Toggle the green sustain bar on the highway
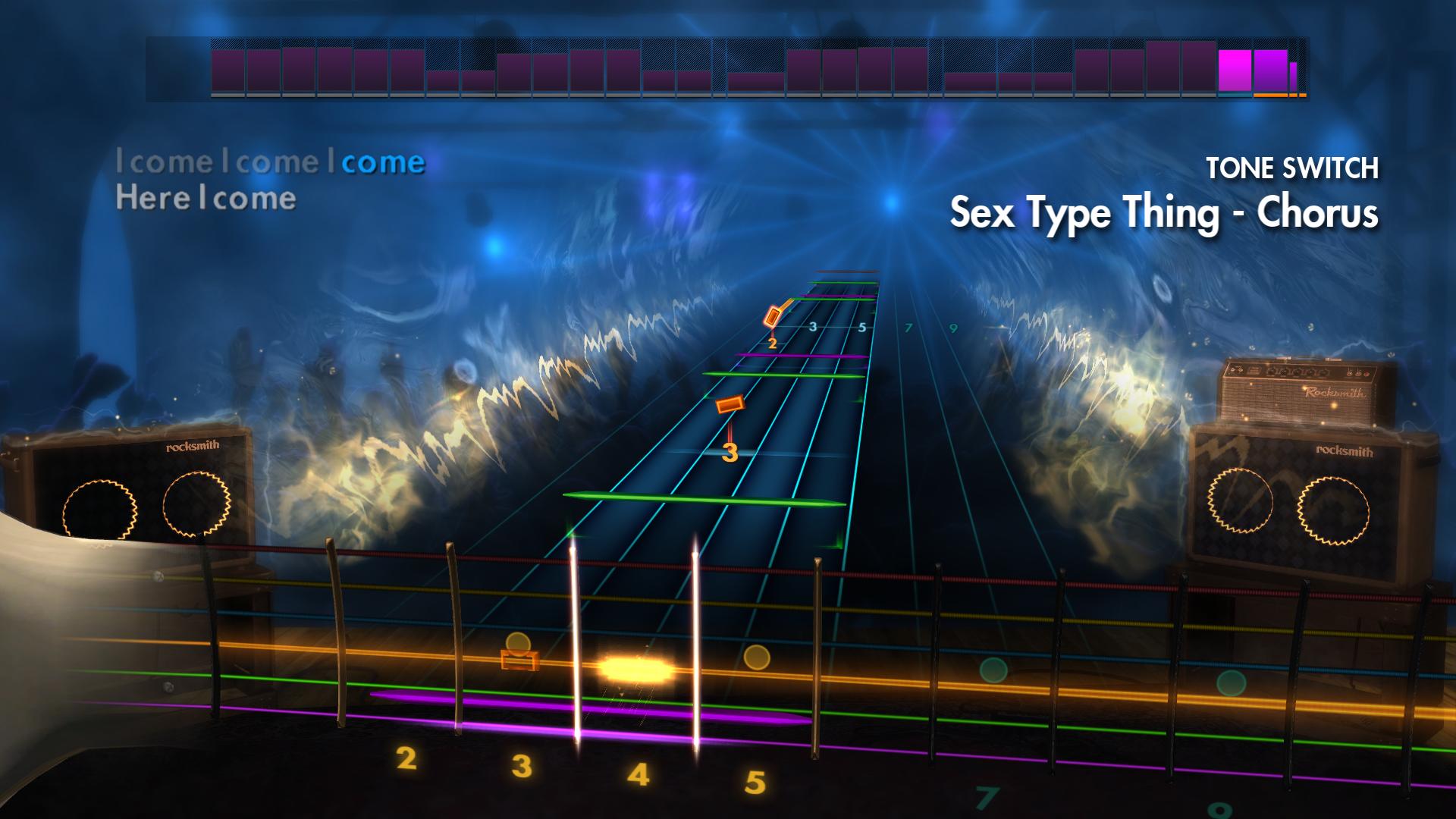This screenshot has height=819, width=1456. point(705,499)
